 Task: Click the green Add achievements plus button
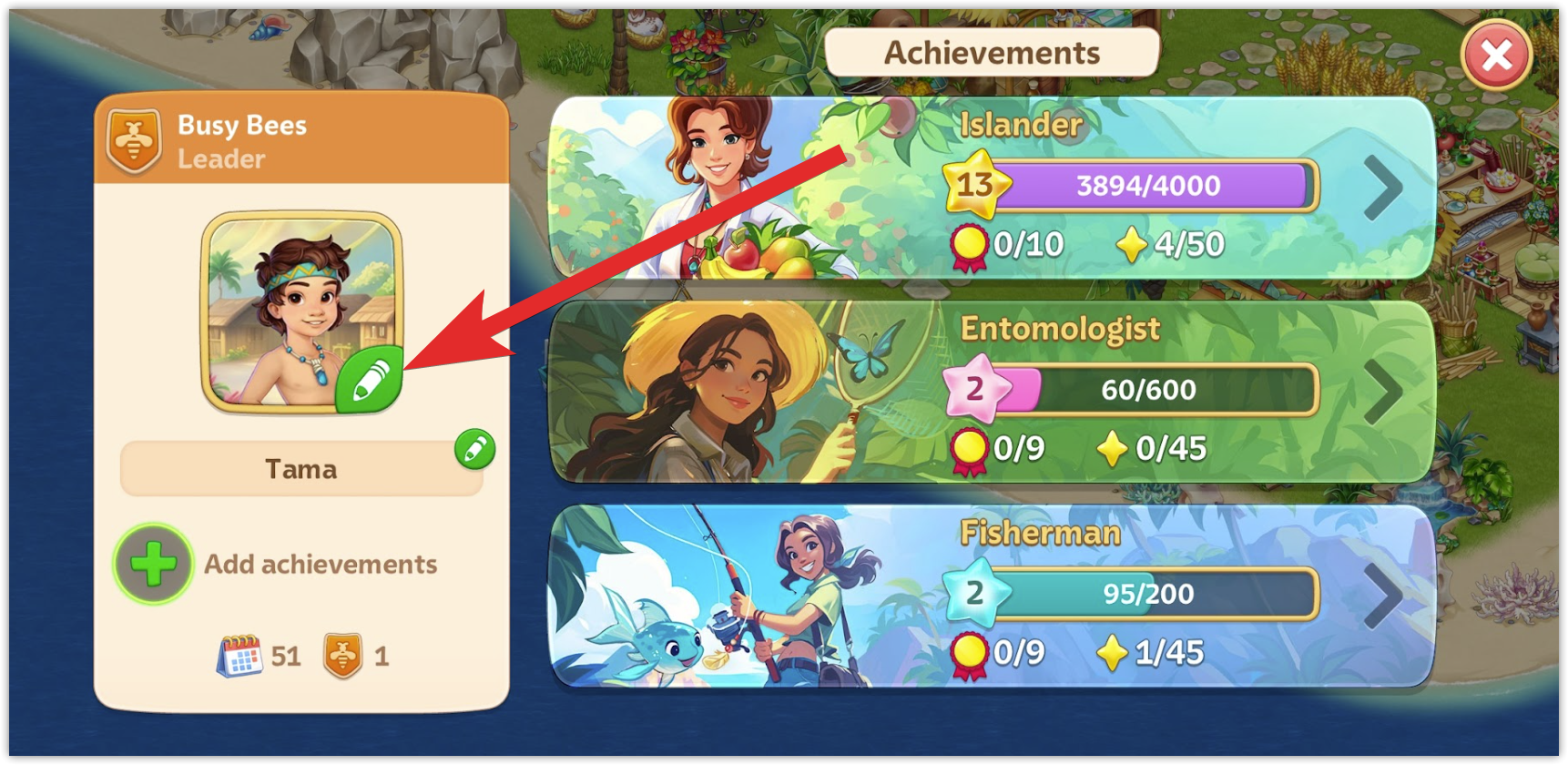coord(154,564)
